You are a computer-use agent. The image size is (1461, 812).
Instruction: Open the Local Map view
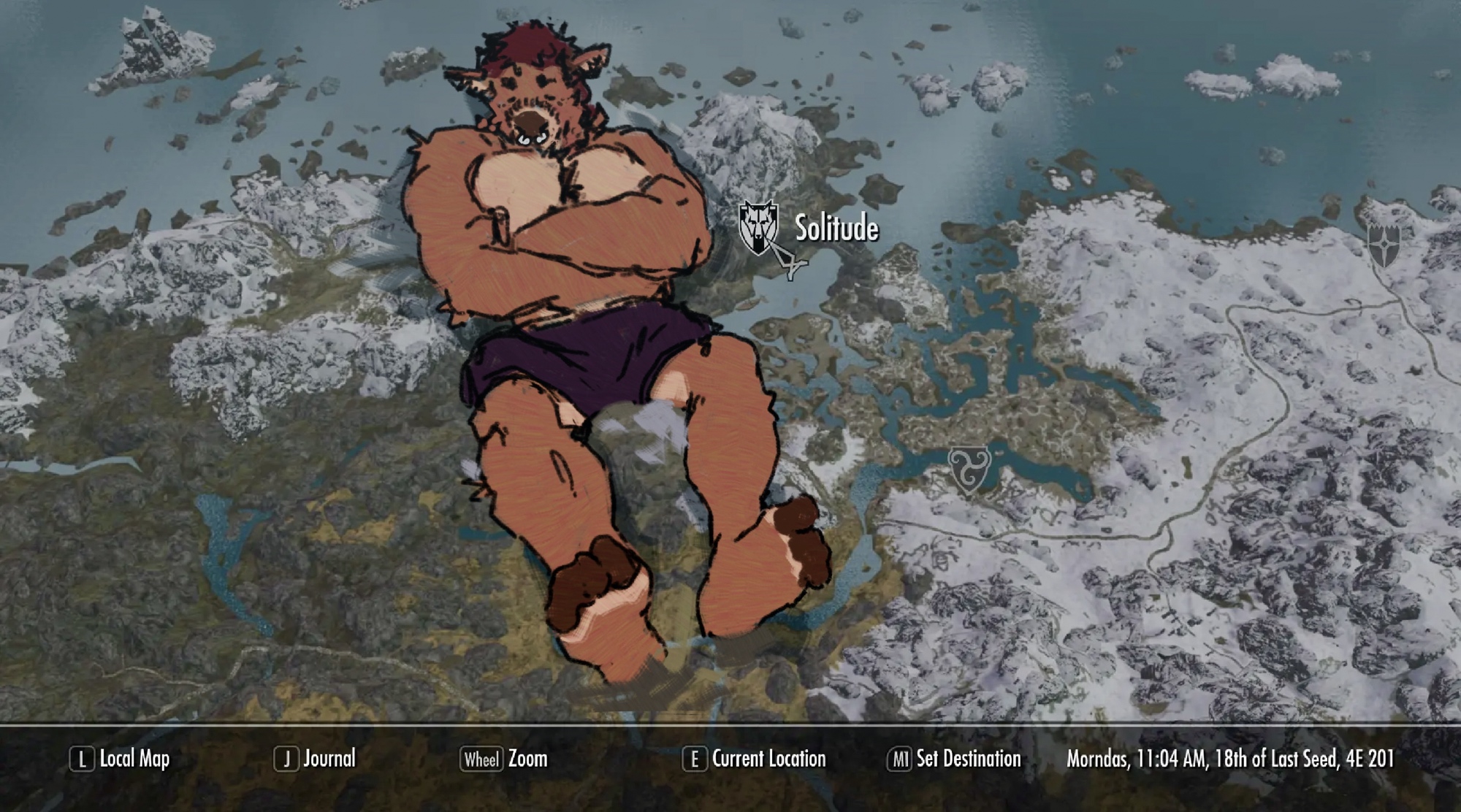point(121,759)
